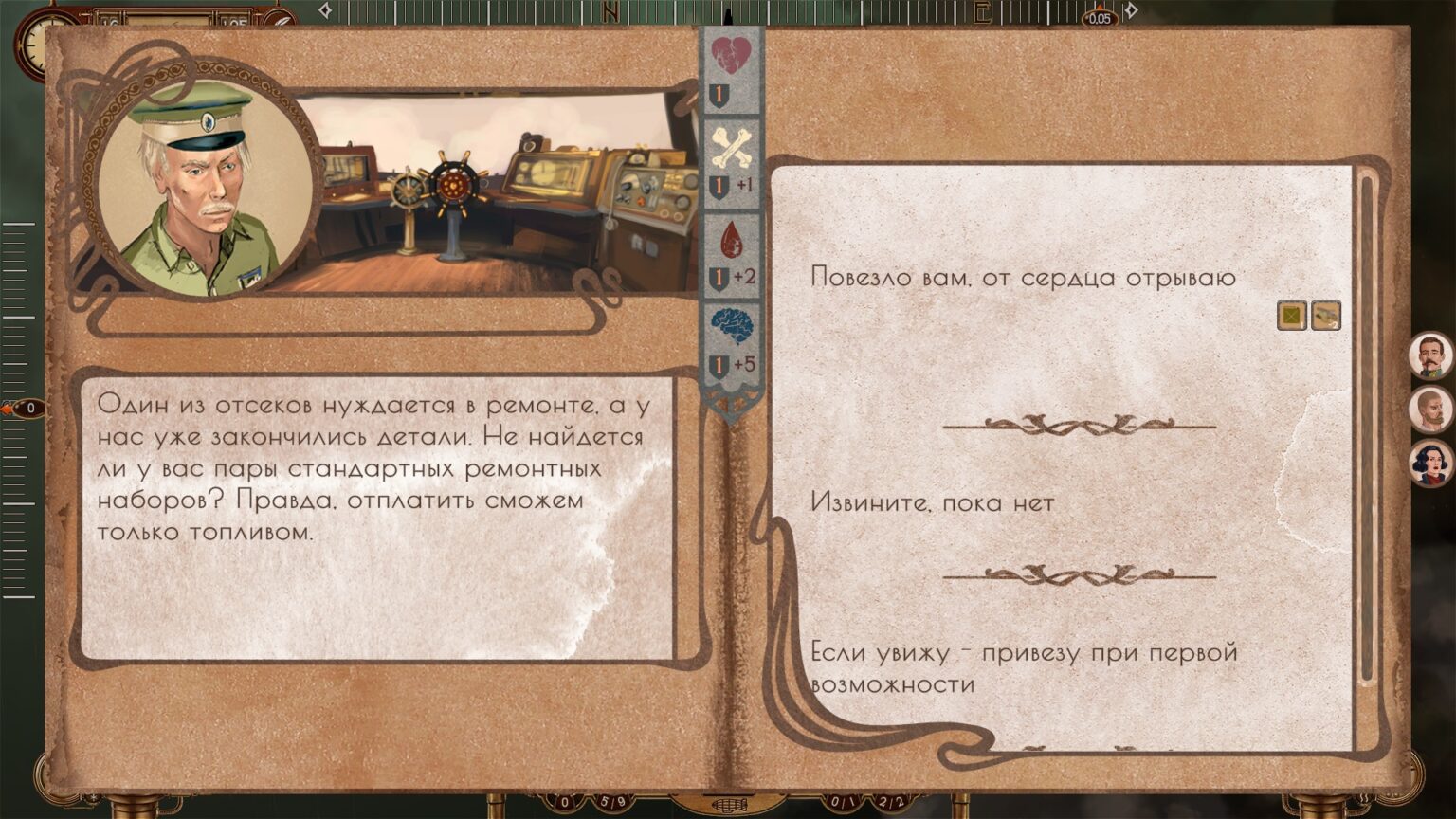
Task: Click the green repair kit cost icon
Action: (1291, 315)
